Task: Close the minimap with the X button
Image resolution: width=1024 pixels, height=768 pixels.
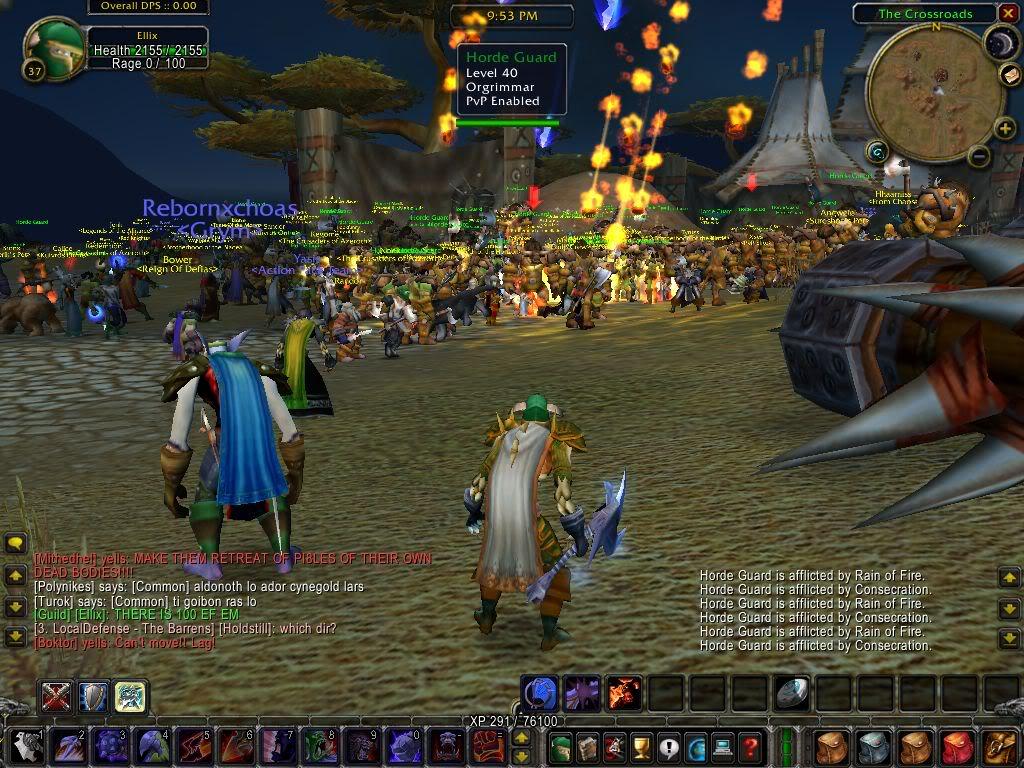Action: [1006, 13]
